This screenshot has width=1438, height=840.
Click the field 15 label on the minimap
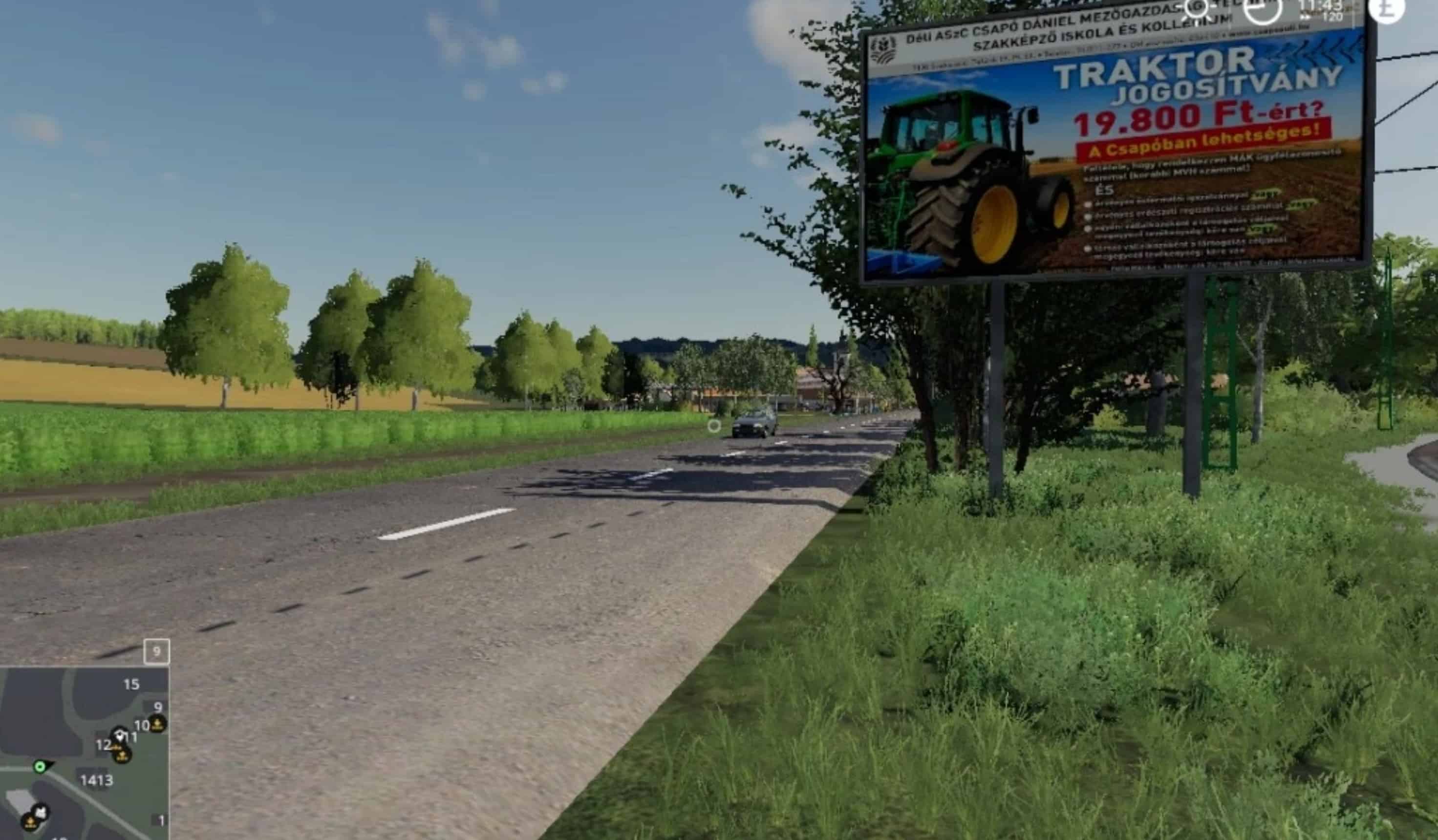coord(132,684)
